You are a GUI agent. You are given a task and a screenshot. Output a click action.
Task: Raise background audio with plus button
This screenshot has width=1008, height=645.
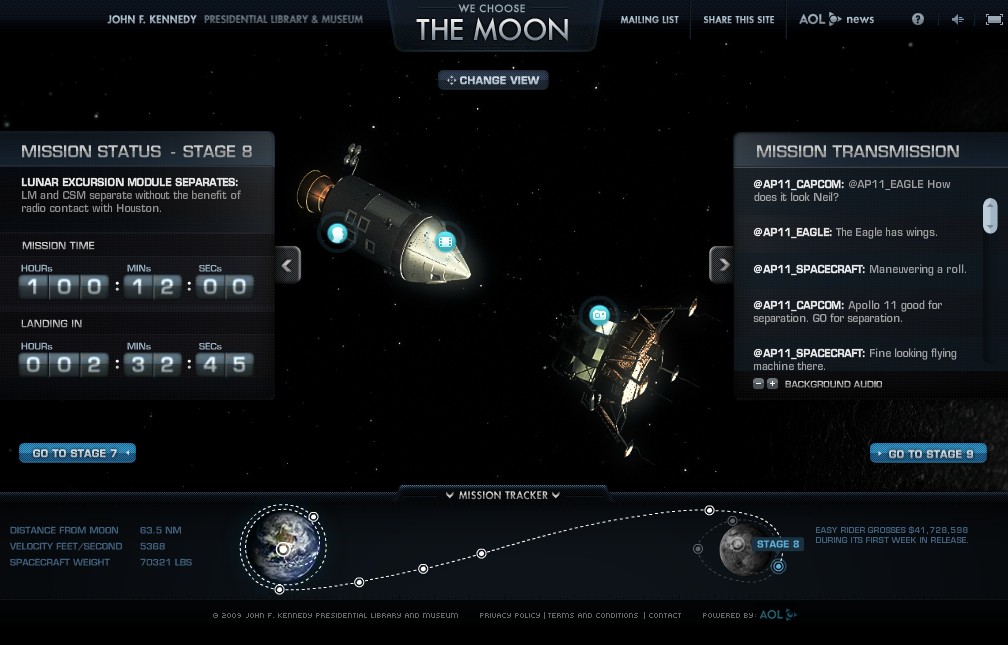tap(772, 384)
